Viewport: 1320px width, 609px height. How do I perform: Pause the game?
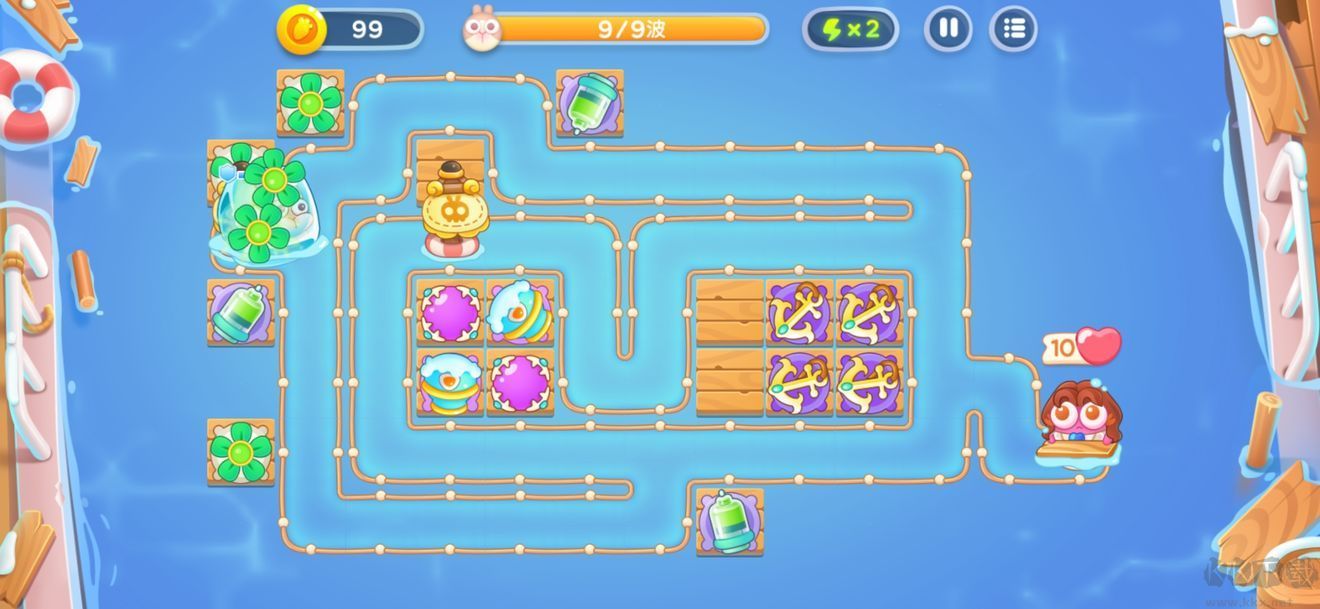(x=948, y=29)
